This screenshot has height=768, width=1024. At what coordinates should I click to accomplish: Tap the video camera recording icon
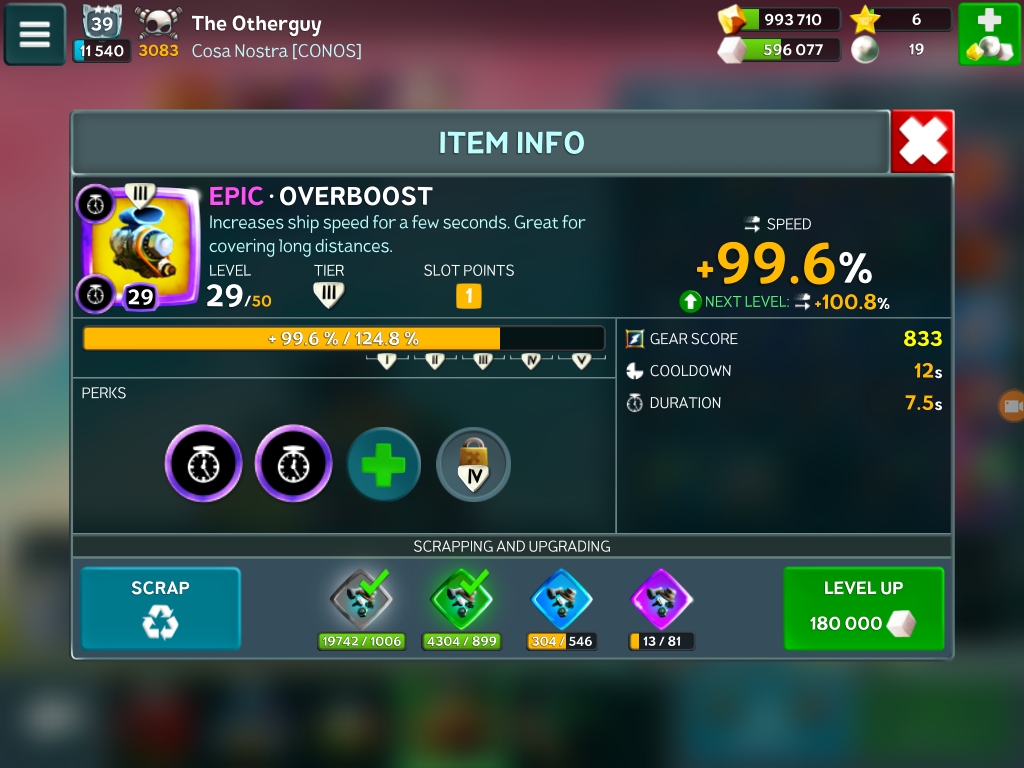coord(1012,406)
